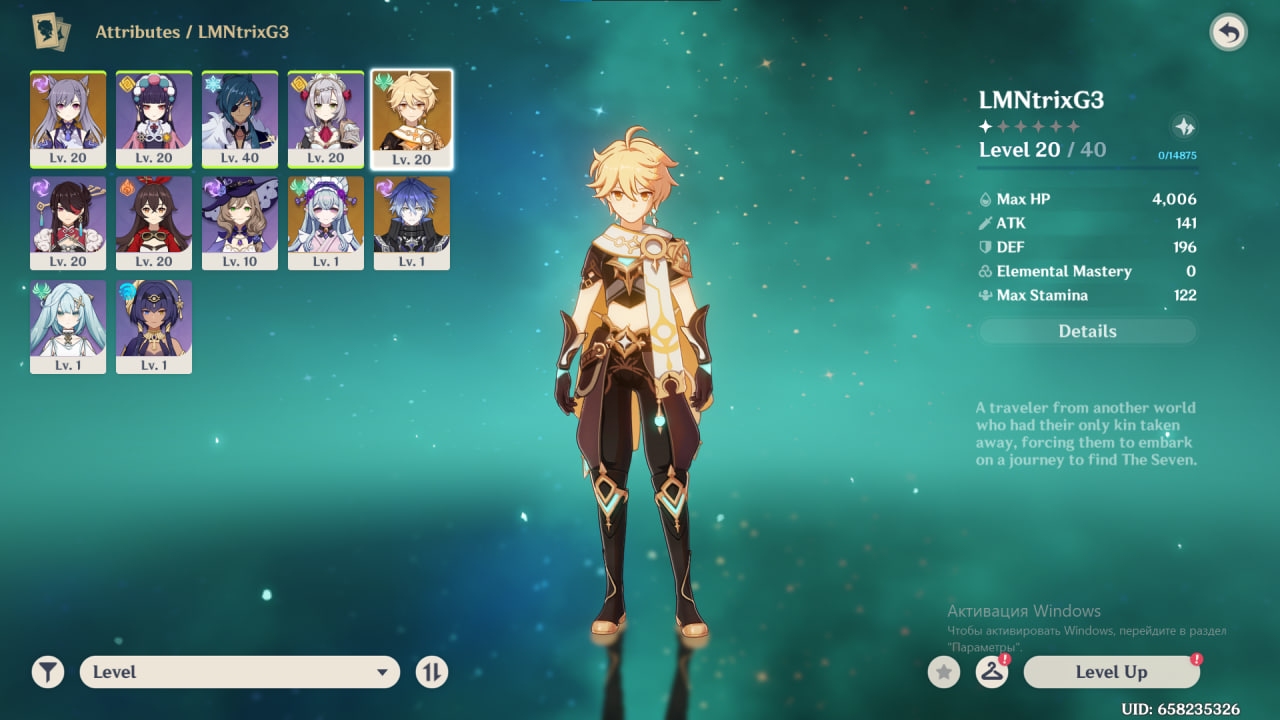1280x720 pixels.
Task: Click the Level Up button
Action: pos(1111,672)
